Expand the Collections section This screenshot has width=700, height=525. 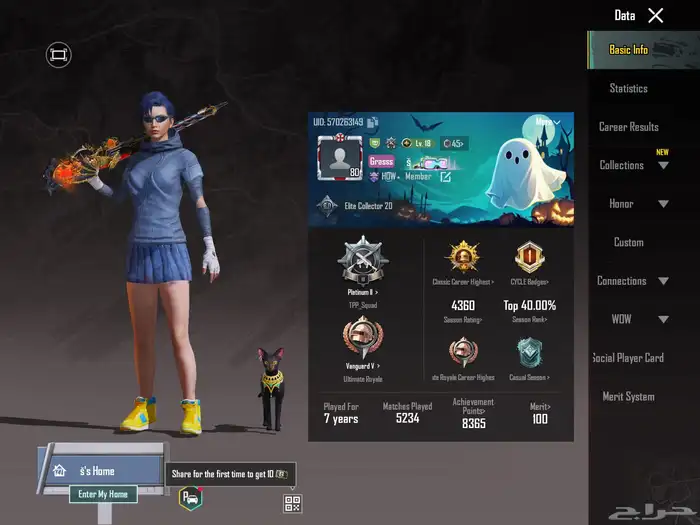tap(634, 165)
